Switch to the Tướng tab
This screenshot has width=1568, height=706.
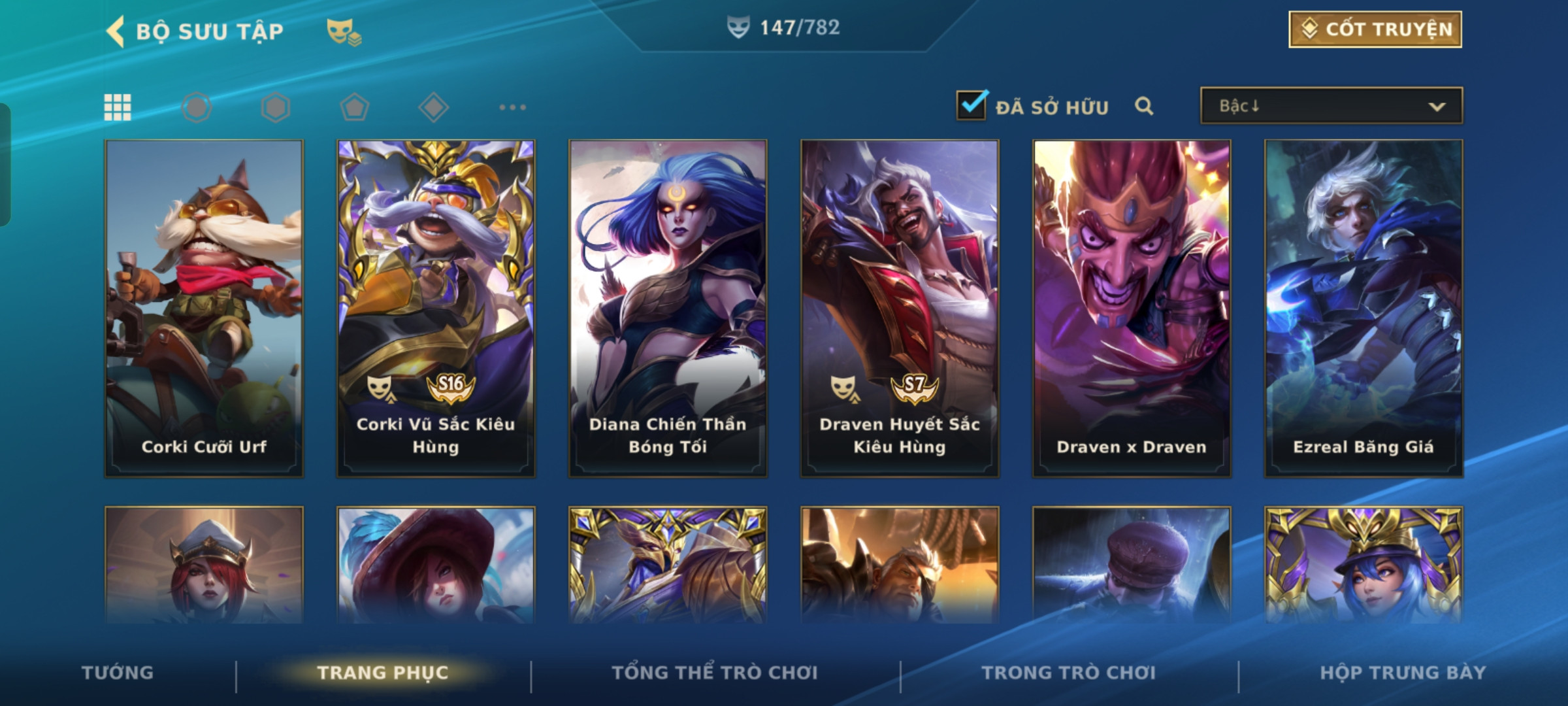click(x=118, y=673)
